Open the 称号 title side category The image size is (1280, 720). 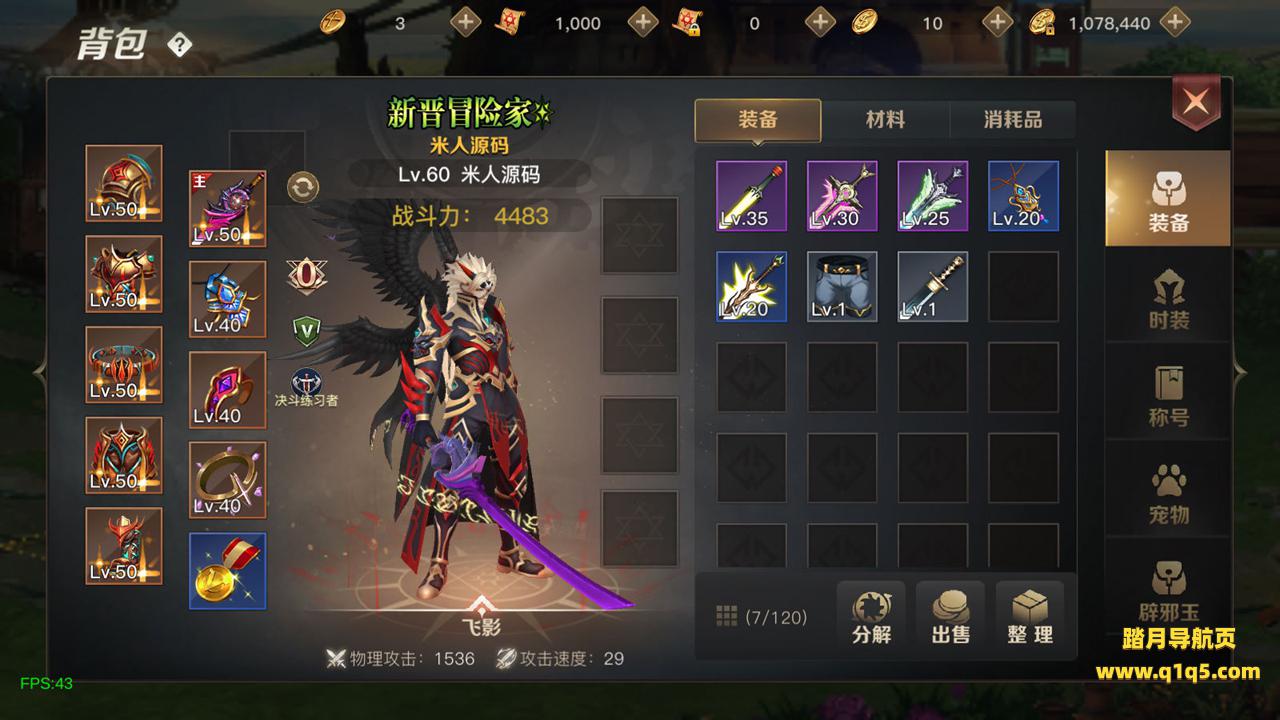pyautogui.click(x=1168, y=394)
